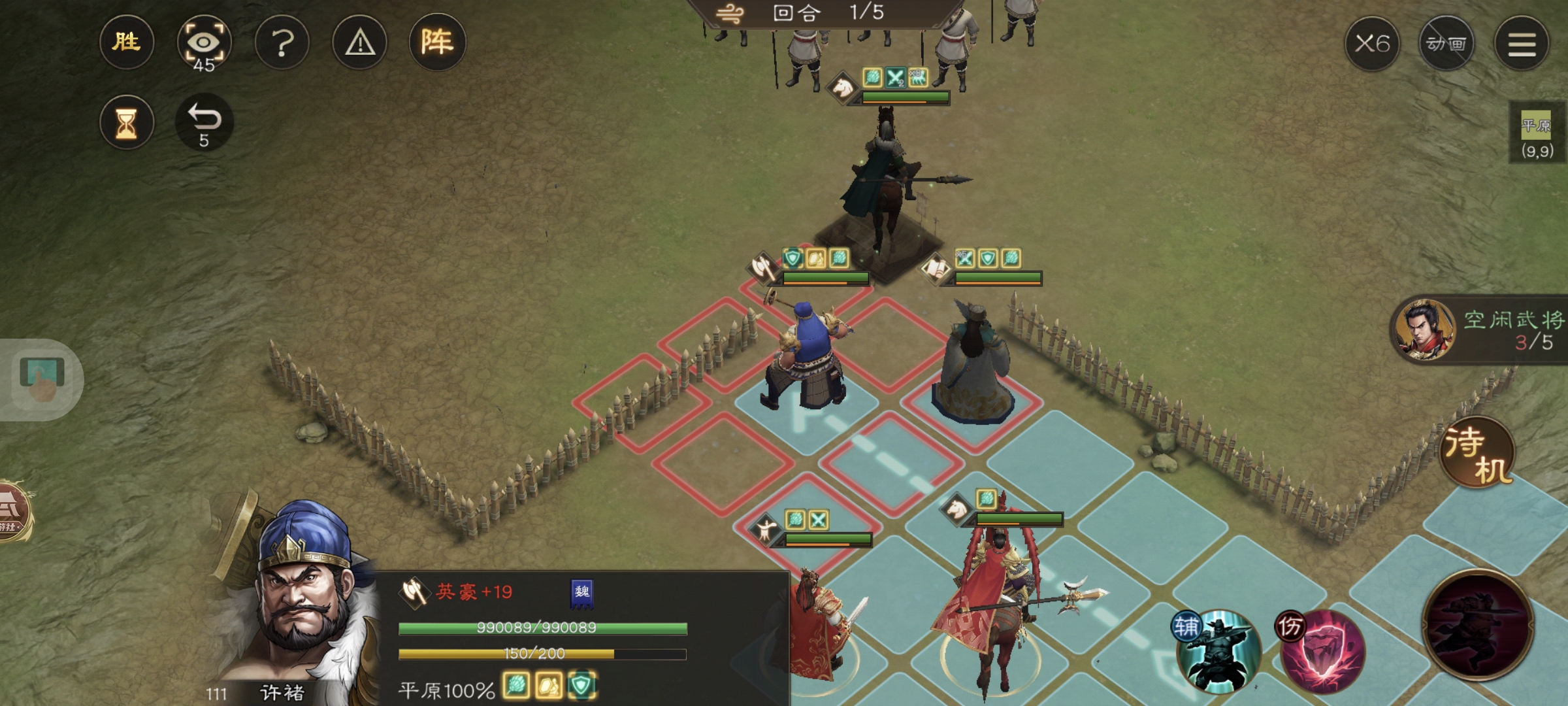Image resolution: width=1568 pixels, height=706 pixels.
Task: Toggle the X6 battle speed
Action: click(1375, 43)
